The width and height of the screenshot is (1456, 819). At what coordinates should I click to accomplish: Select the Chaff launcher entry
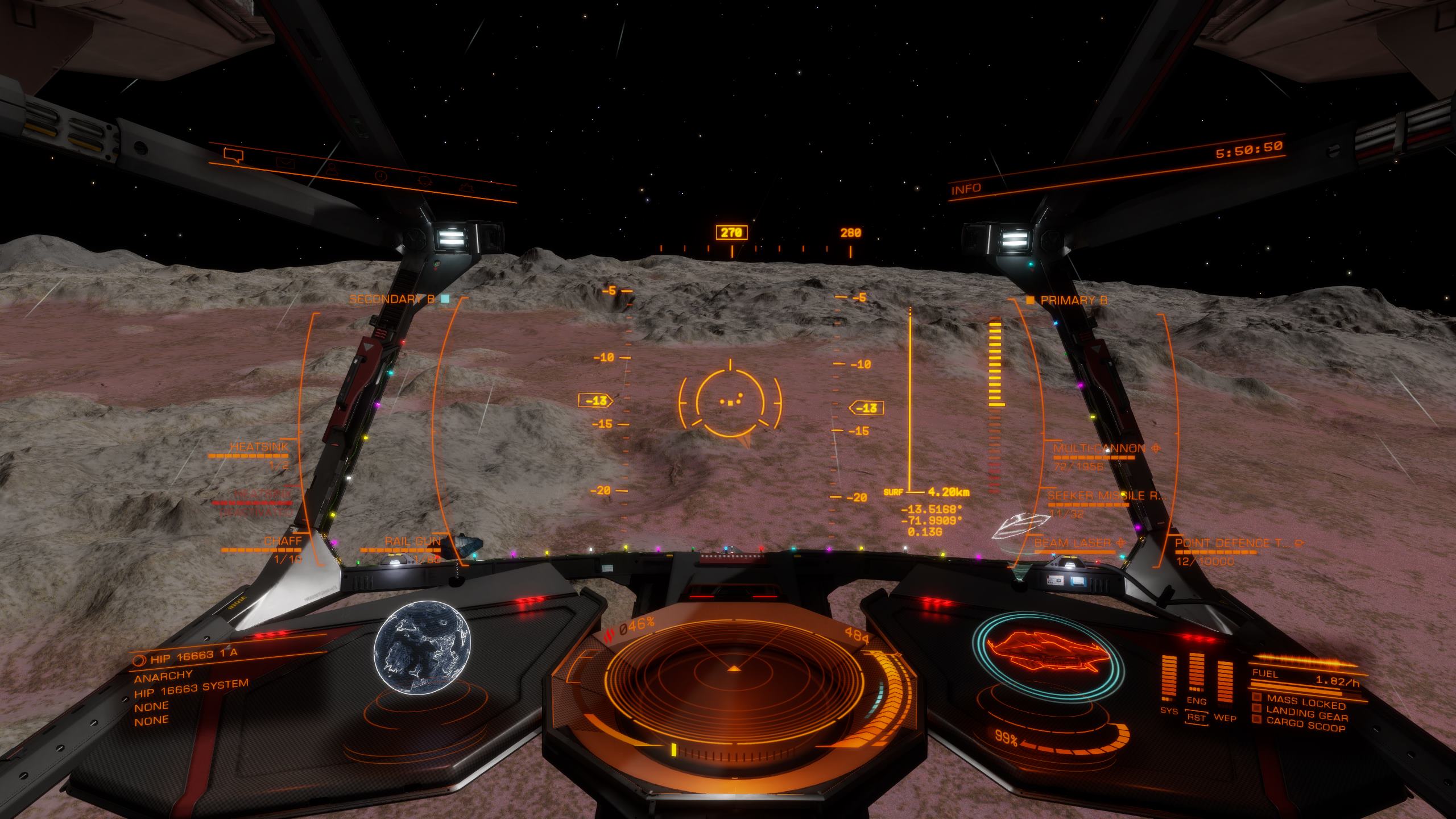click(283, 541)
